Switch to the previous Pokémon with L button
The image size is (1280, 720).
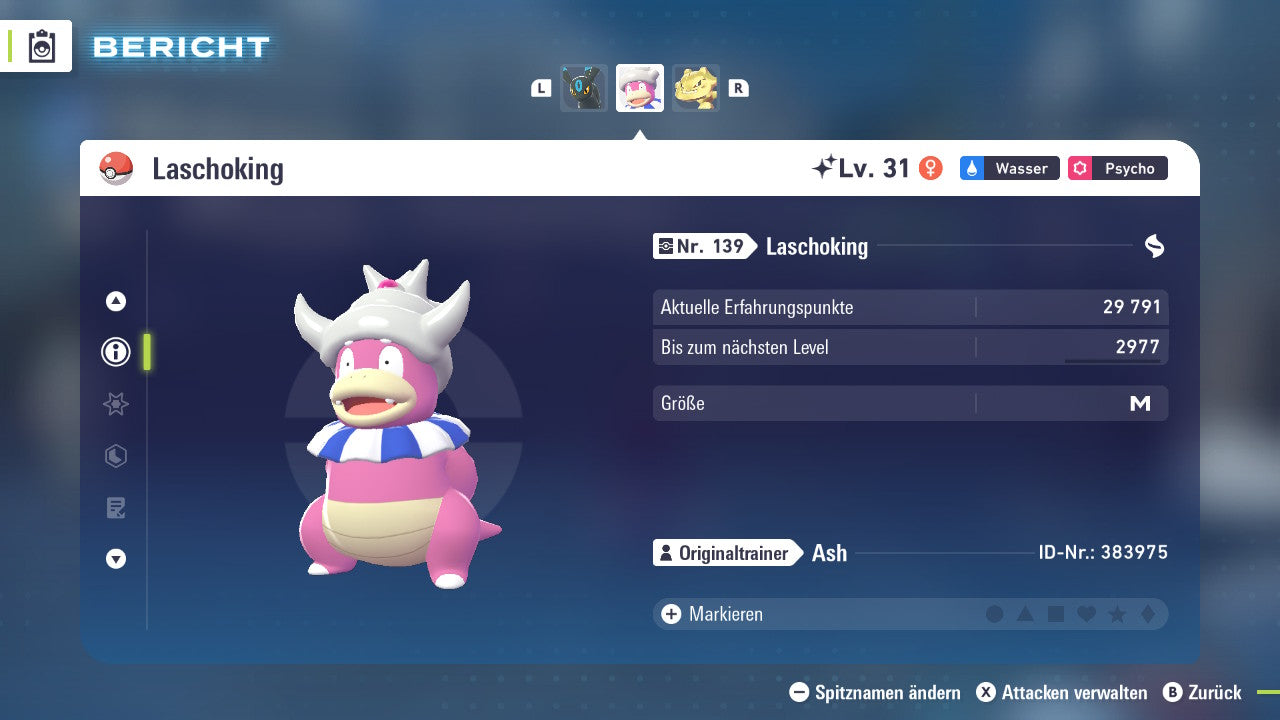[x=540, y=88]
